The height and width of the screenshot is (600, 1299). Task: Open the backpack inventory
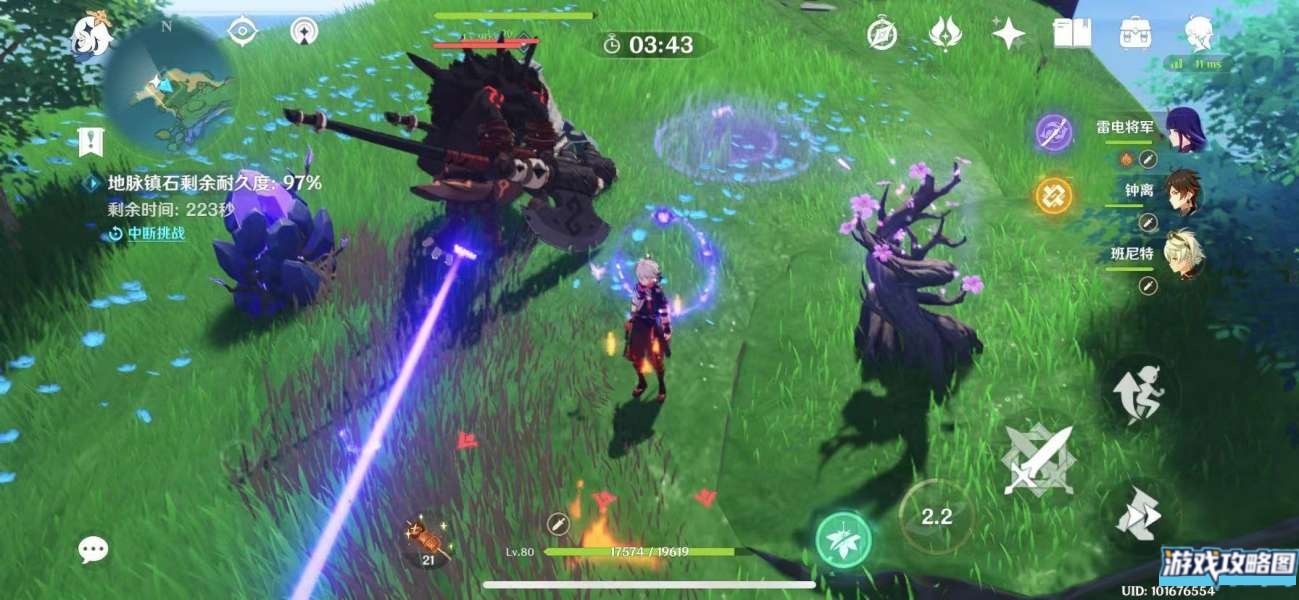pyautogui.click(x=1135, y=34)
